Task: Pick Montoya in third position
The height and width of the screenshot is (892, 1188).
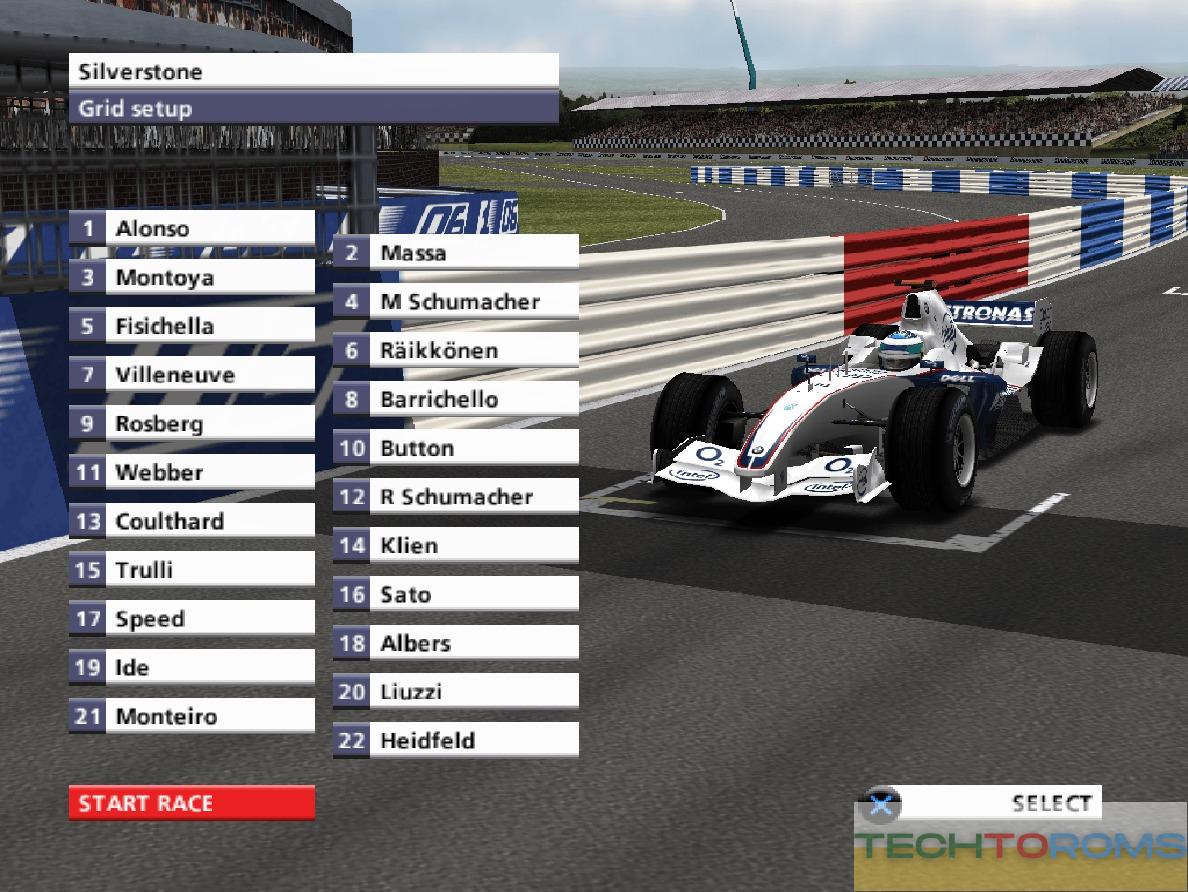Action: 191,277
